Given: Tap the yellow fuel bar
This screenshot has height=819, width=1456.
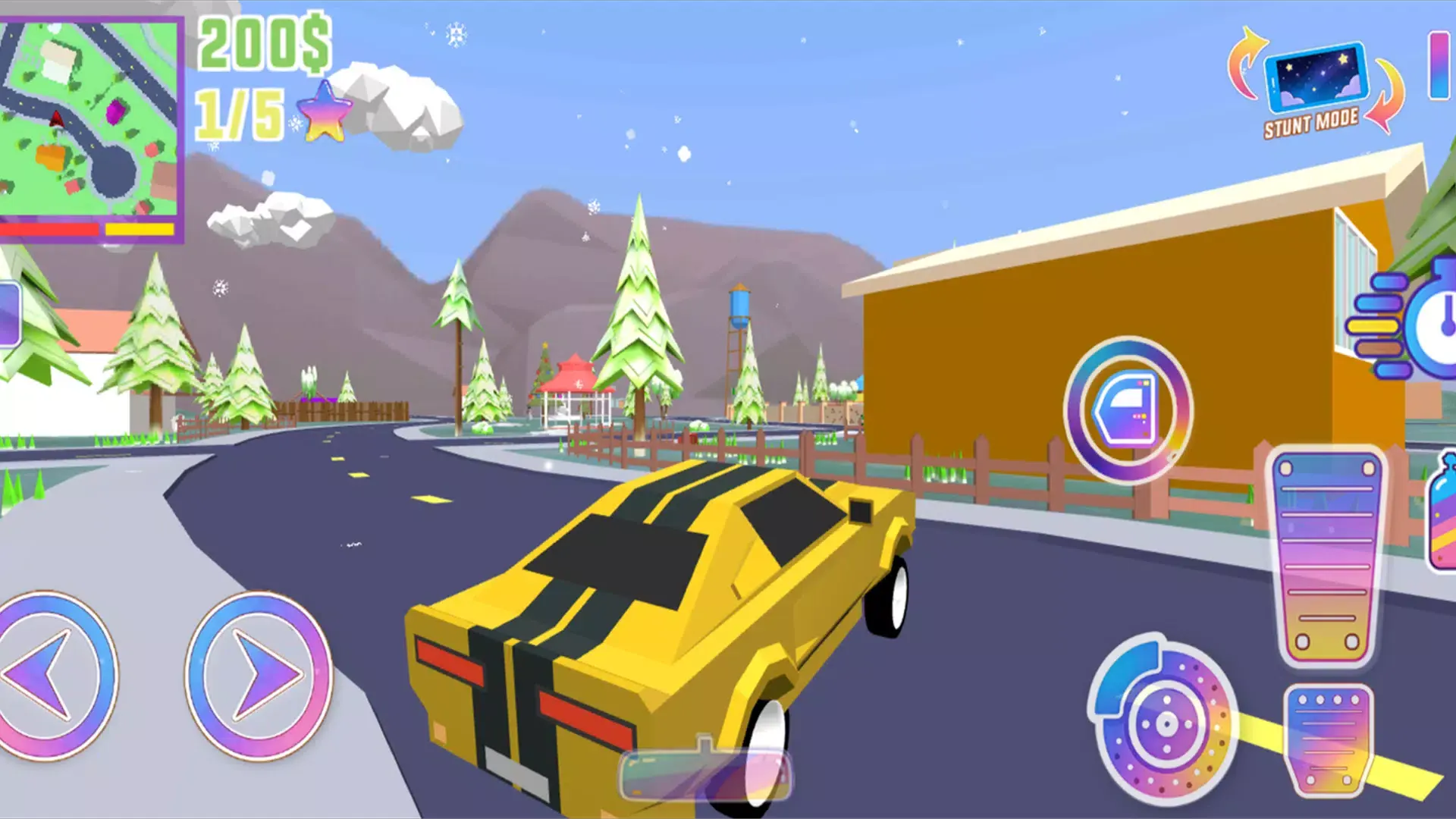Looking at the screenshot, I should 140,227.
